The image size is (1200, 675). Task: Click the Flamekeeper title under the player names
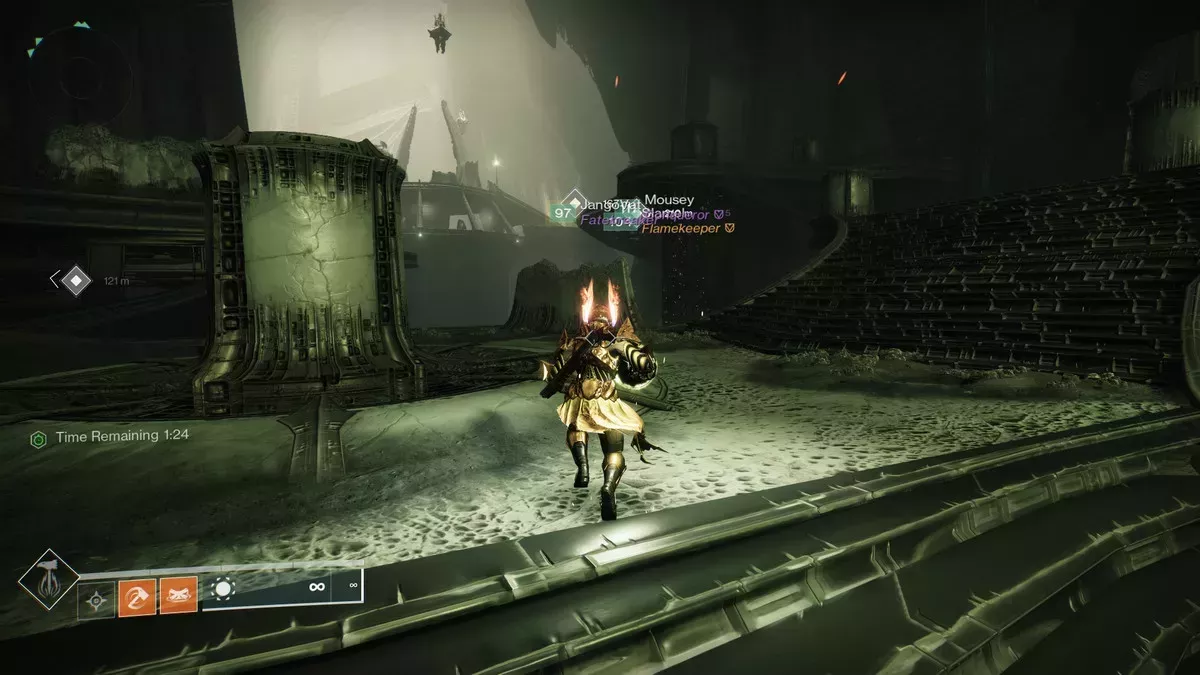683,229
